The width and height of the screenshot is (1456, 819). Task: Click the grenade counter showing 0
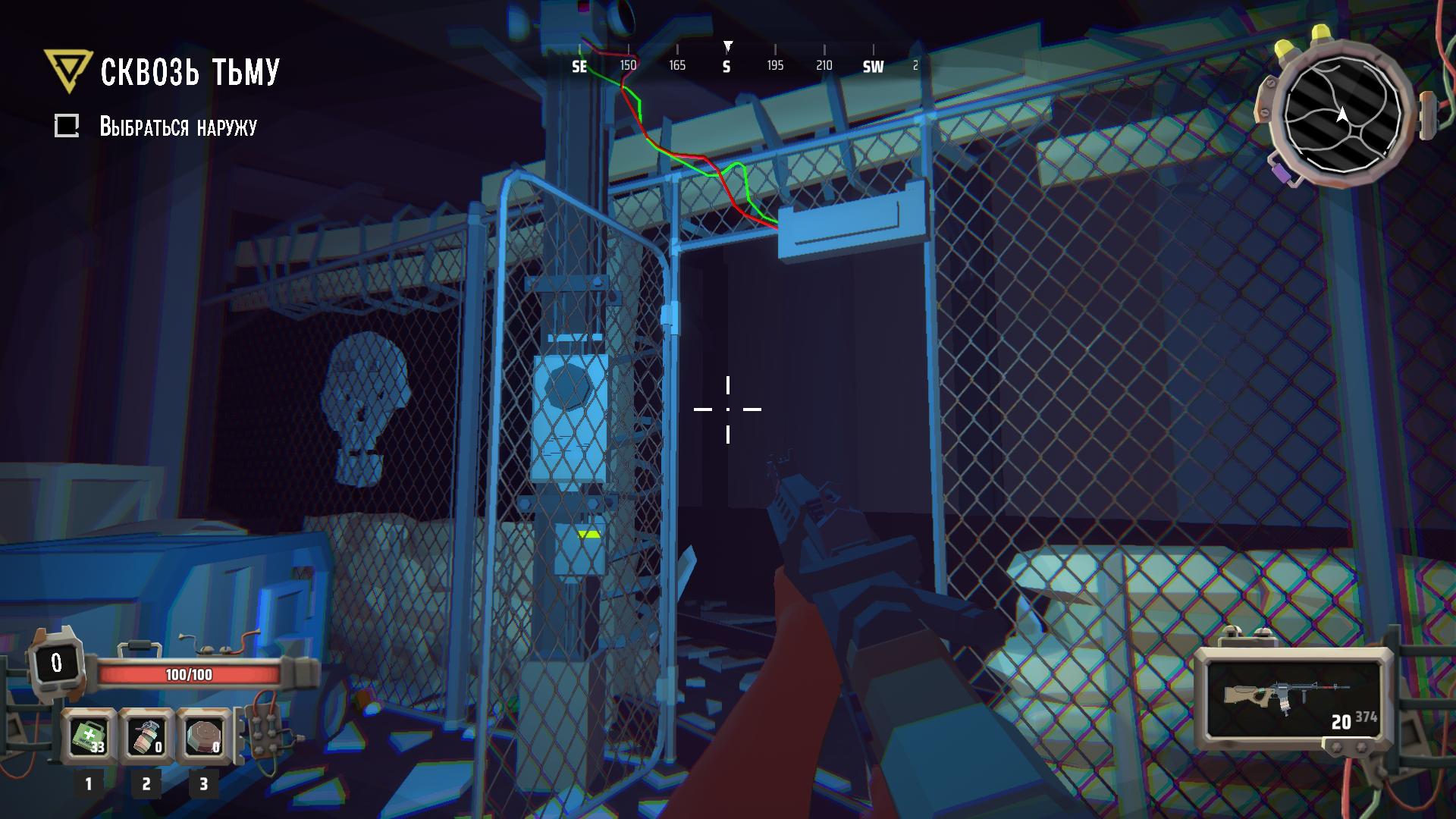click(157, 747)
